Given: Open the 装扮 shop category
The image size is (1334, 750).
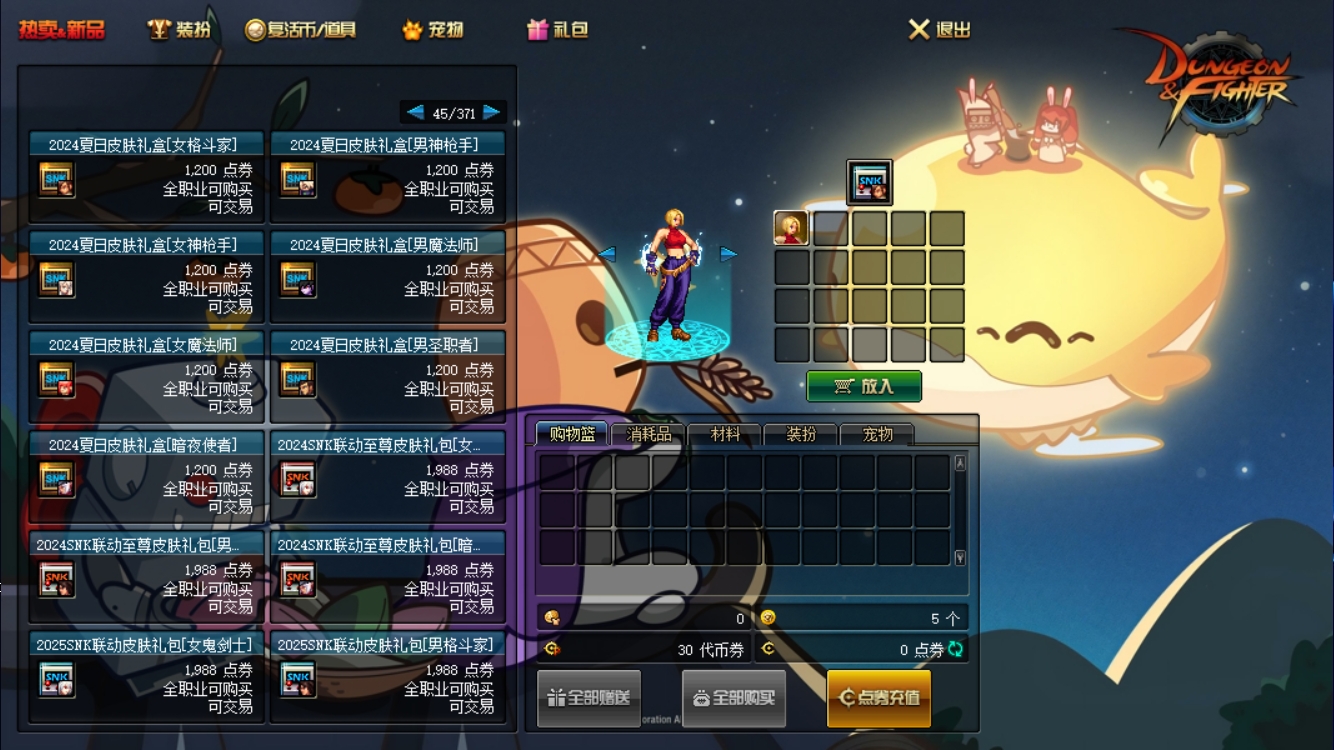Looking at the screenshot, I should (x=180, y=30).
